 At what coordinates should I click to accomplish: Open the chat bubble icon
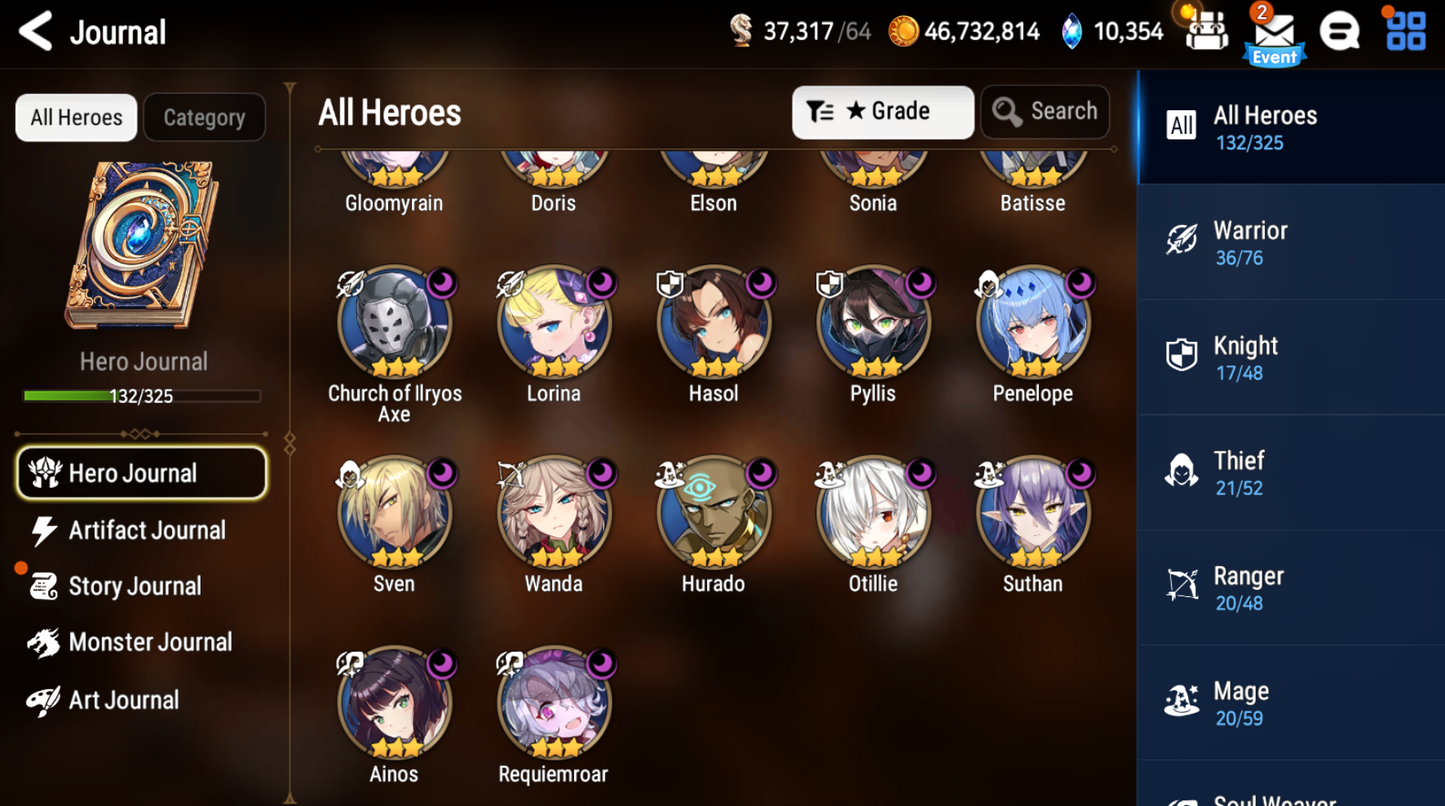click(x=1339, y=32)
